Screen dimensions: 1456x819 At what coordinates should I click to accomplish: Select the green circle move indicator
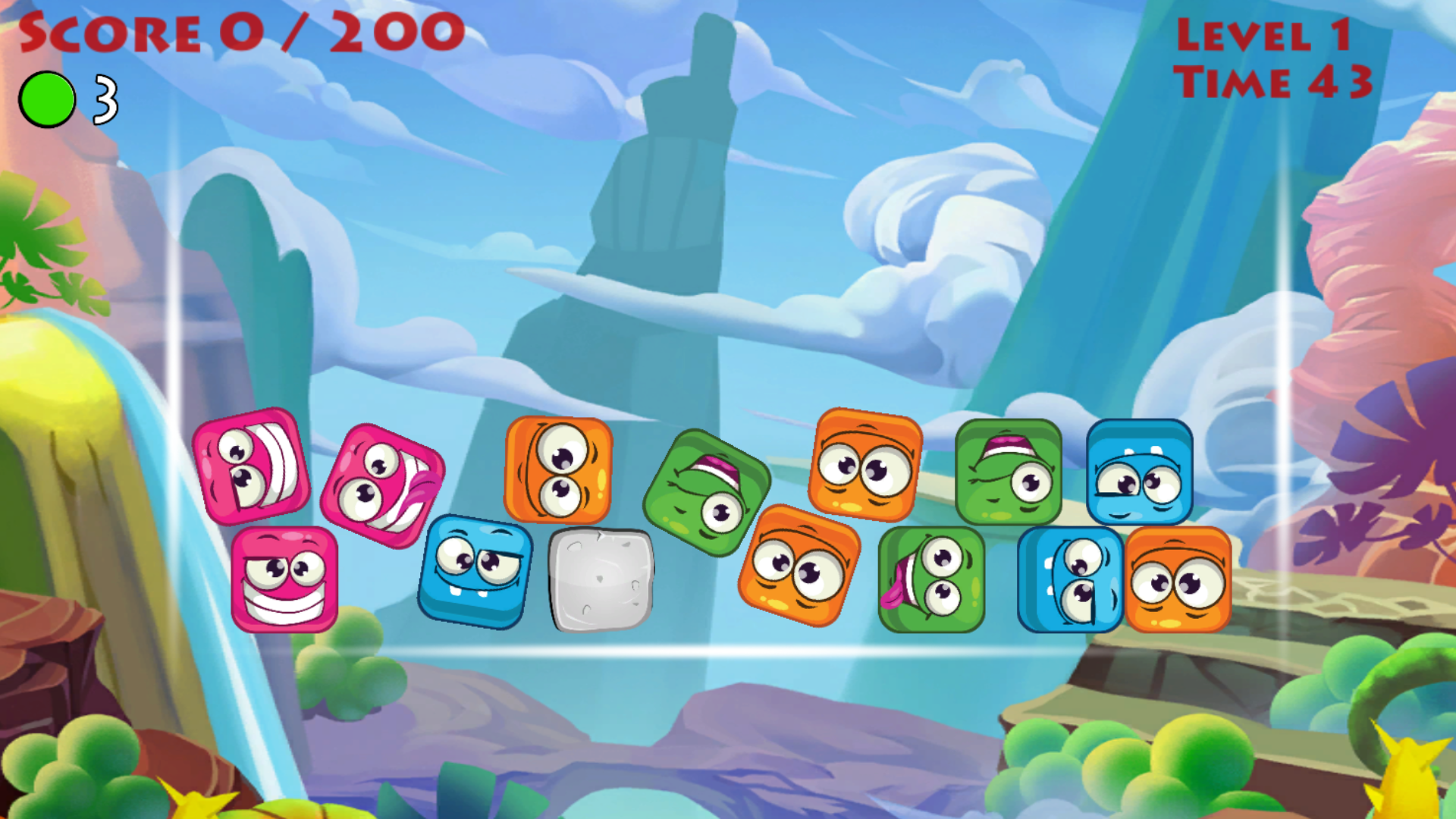[48, 97]
